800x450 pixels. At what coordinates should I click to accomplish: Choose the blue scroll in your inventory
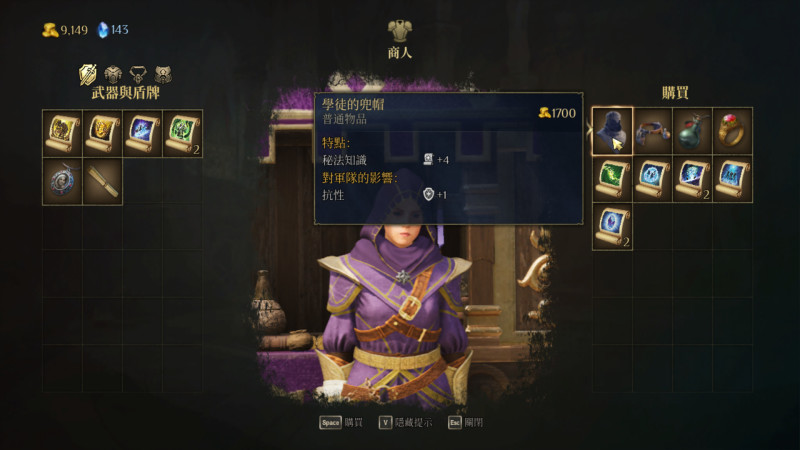coord(142,133)
